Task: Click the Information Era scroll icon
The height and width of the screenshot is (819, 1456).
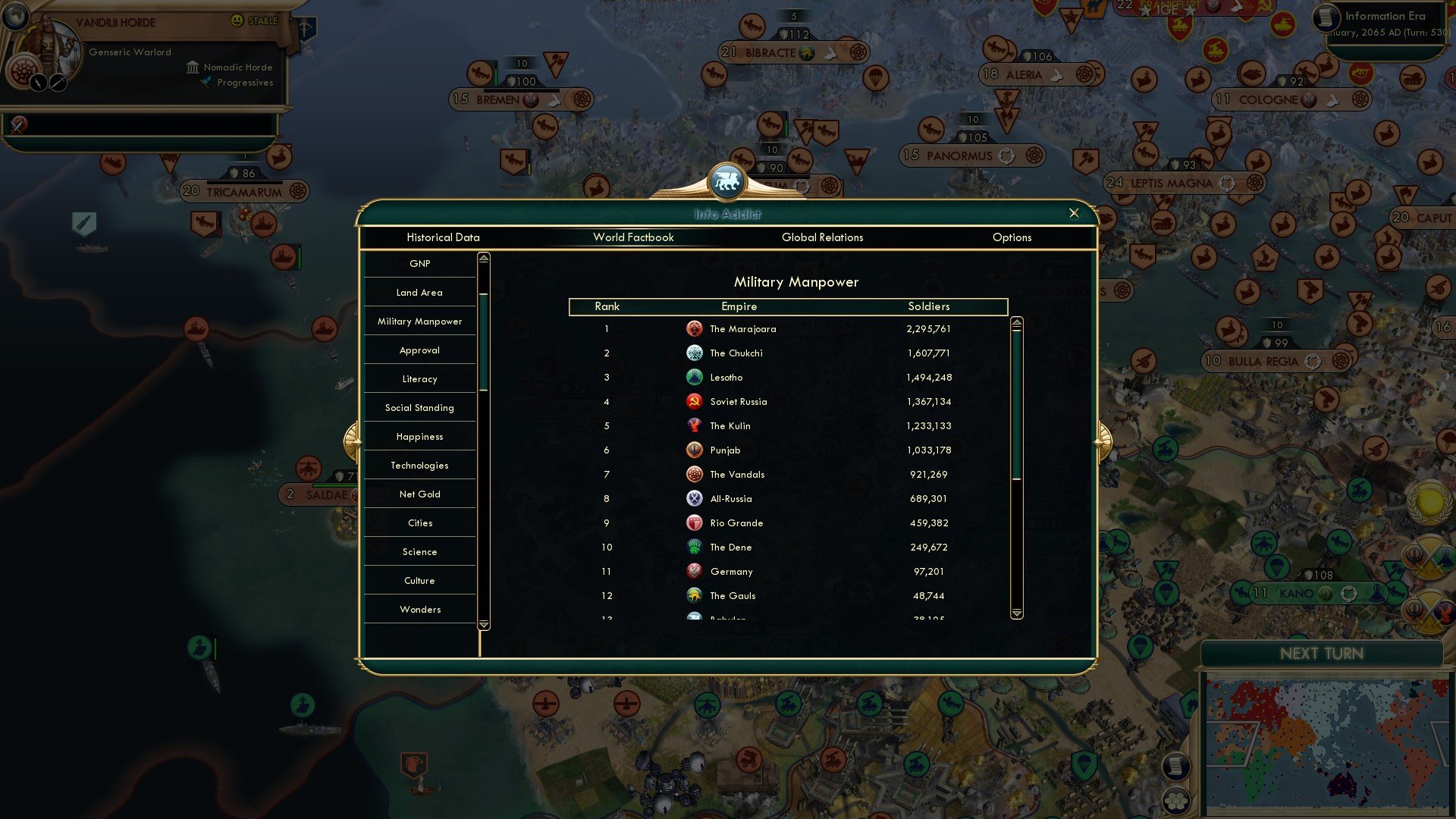Action: (x=1328, y=16)
